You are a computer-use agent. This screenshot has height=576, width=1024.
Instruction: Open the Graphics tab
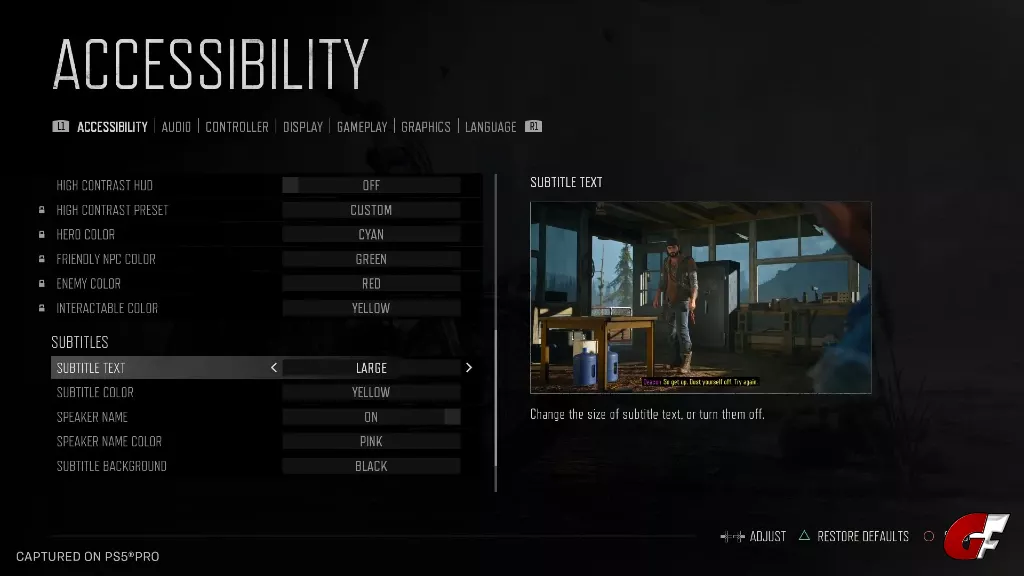(x=426, y=127)
